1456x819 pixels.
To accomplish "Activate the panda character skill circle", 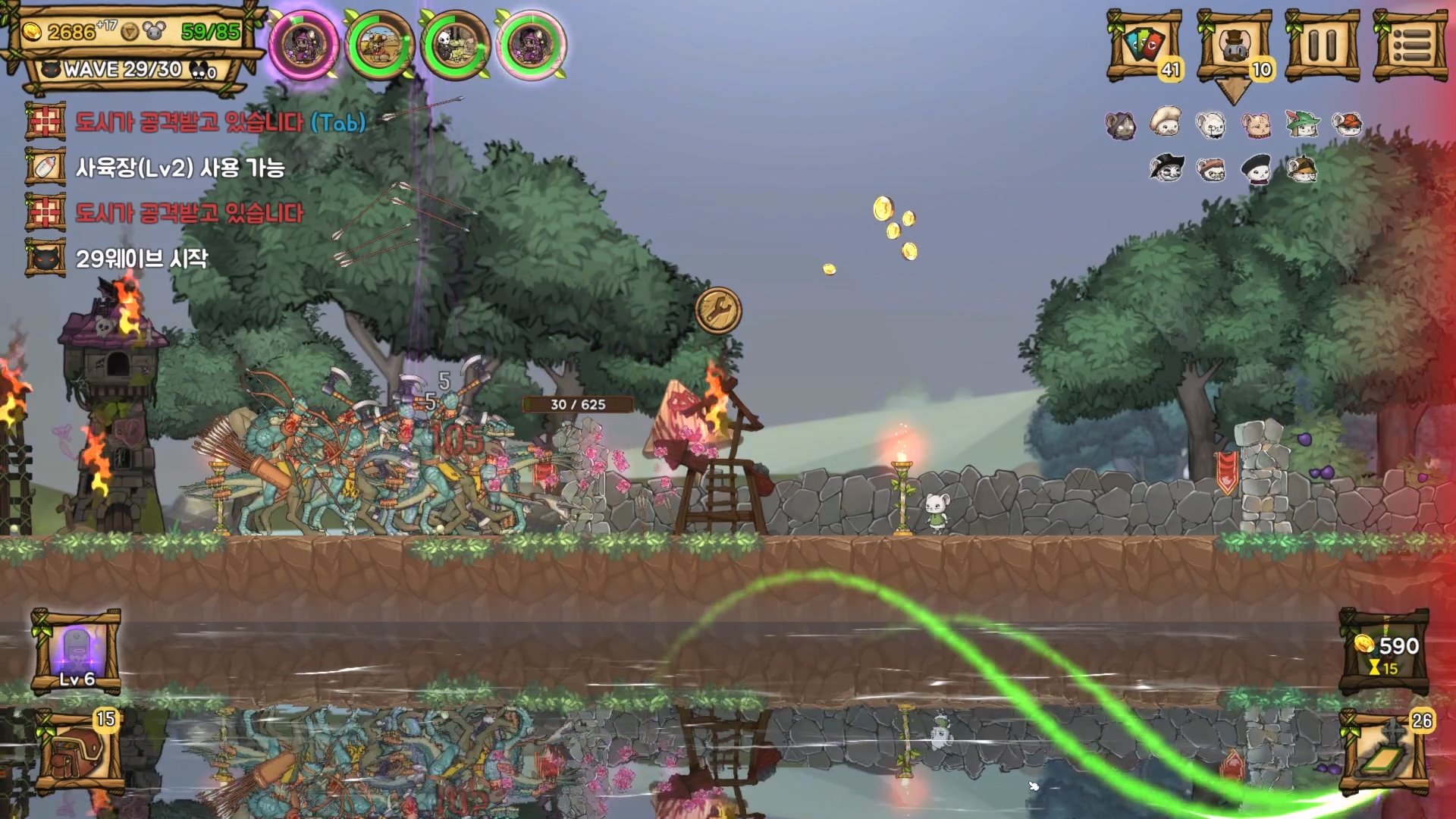I will [x=455, y=45].
